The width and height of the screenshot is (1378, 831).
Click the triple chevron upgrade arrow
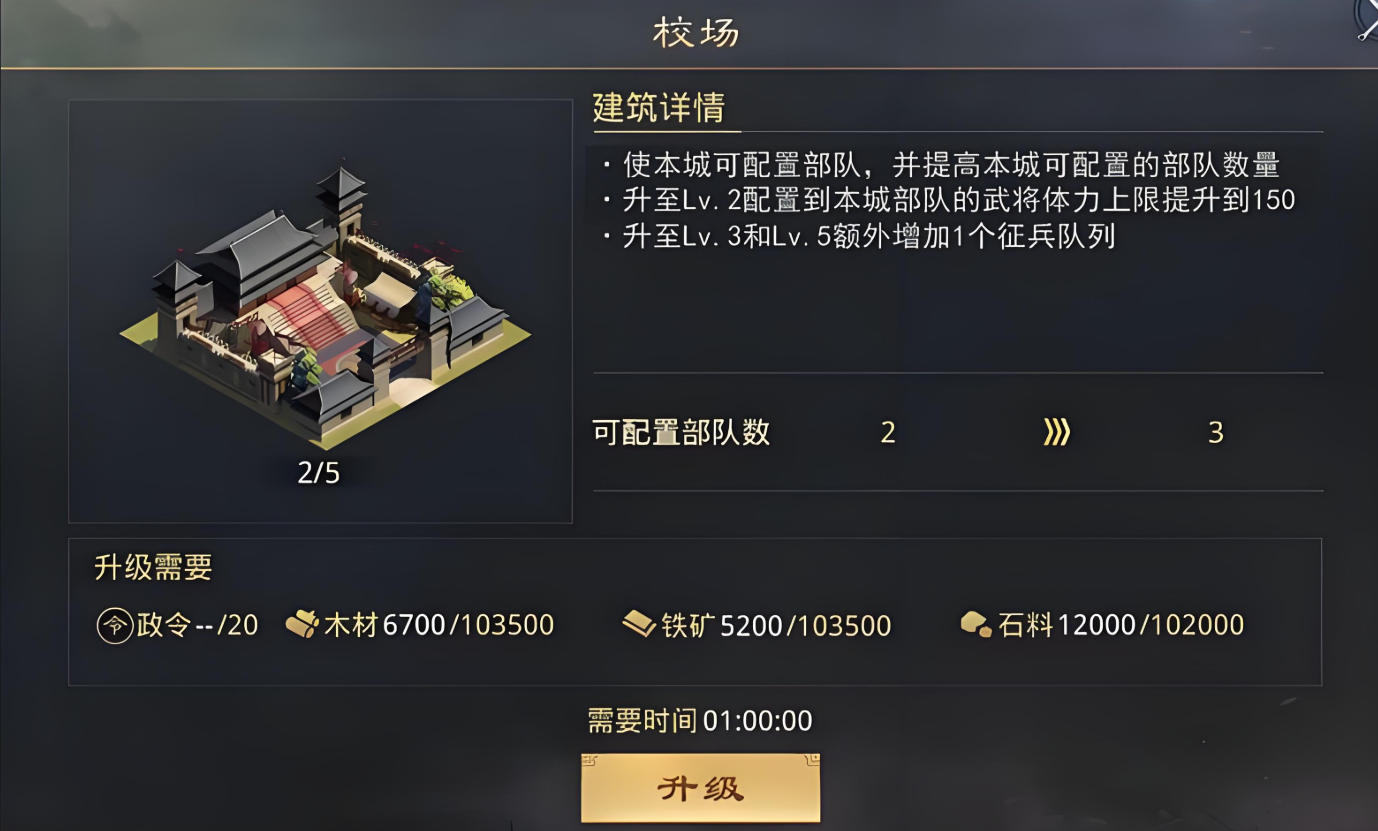1055,432
